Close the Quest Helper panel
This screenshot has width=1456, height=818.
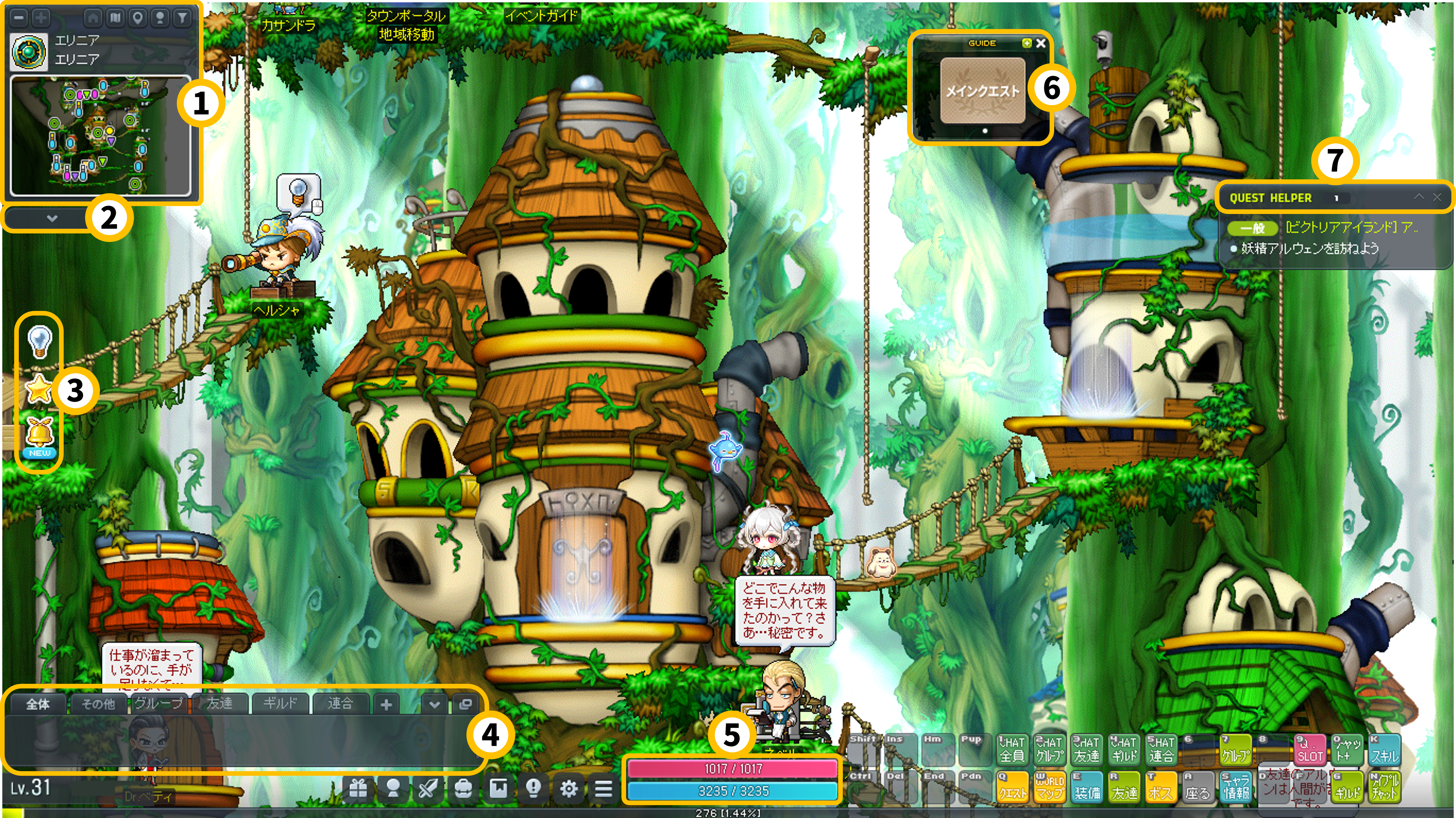coord(1437,197)
